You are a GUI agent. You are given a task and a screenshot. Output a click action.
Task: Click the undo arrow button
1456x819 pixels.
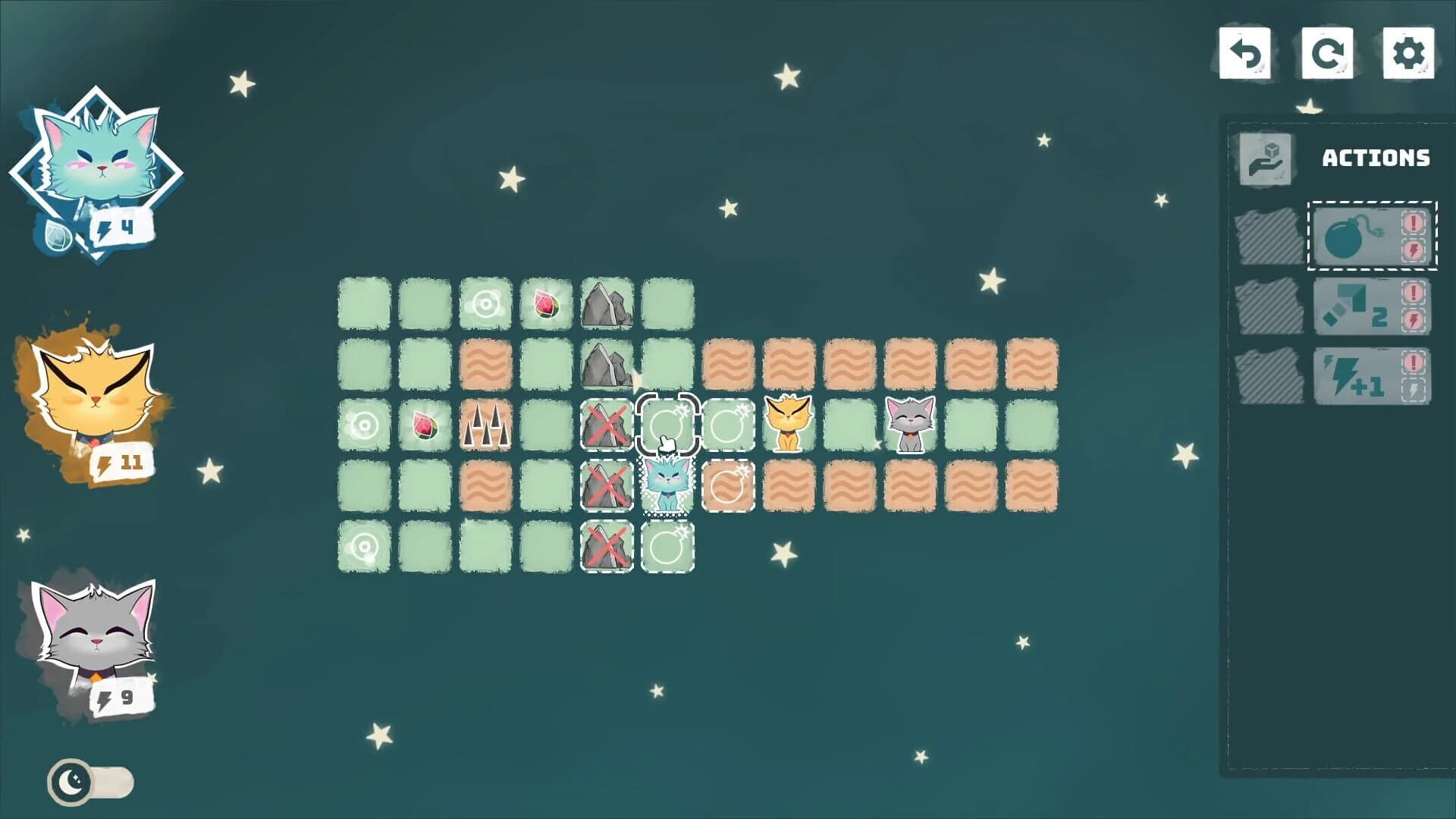(x=1246, y=52)
